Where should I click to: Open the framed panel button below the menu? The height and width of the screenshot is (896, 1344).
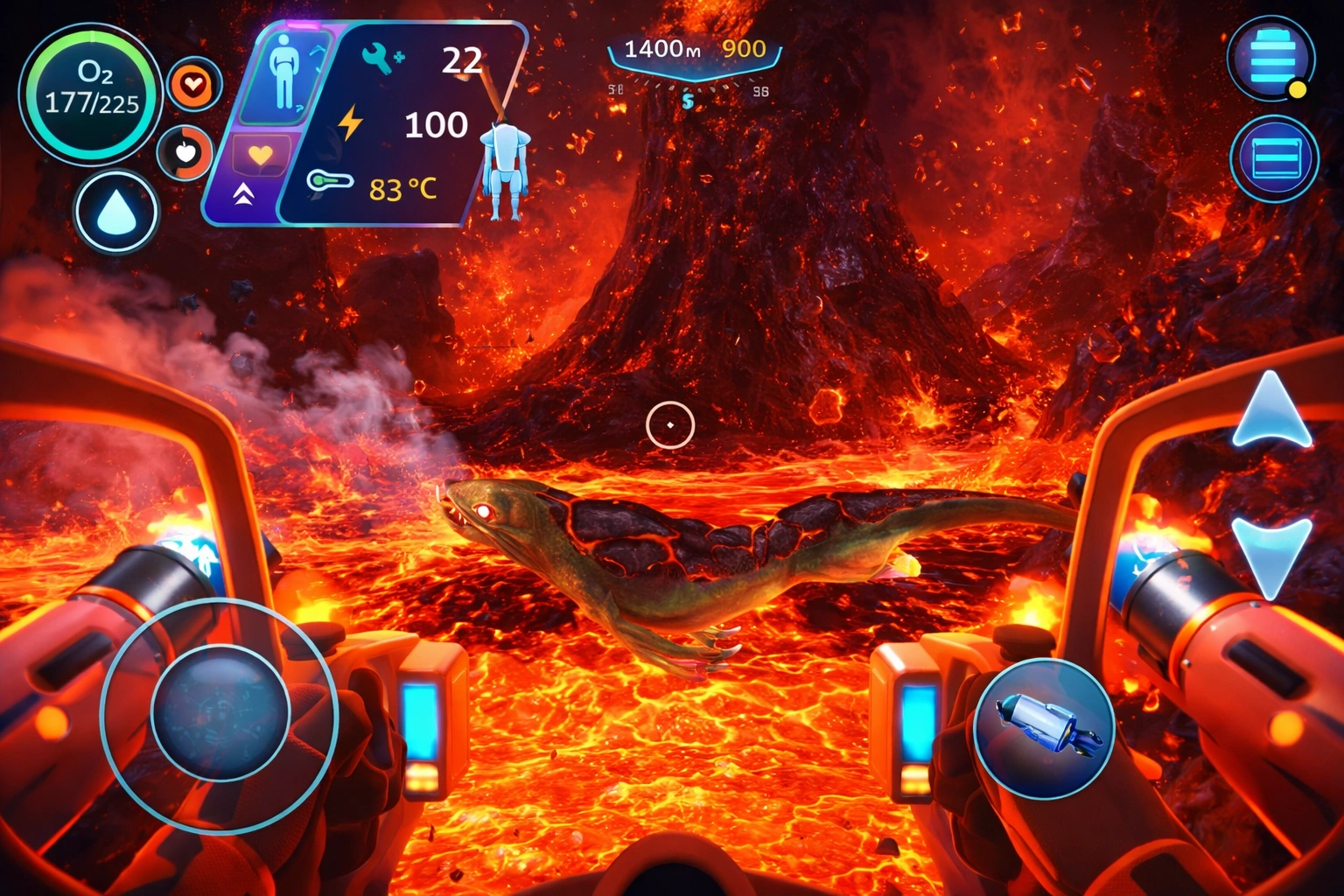point(1274,159)
